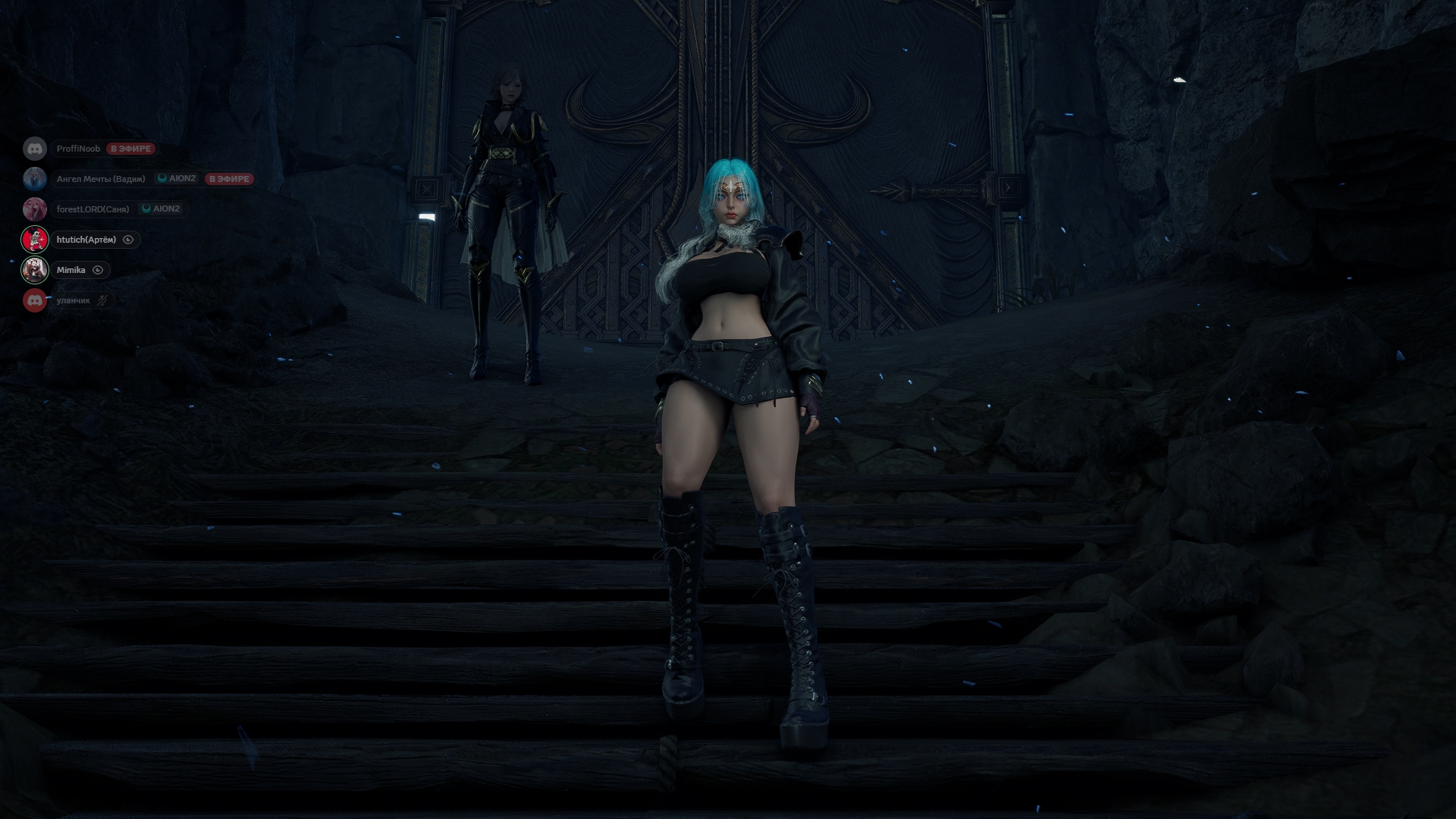Toggle the deafen icon beside Mimika
This screenshot has width=1456, height=819.
click(98, 269)
